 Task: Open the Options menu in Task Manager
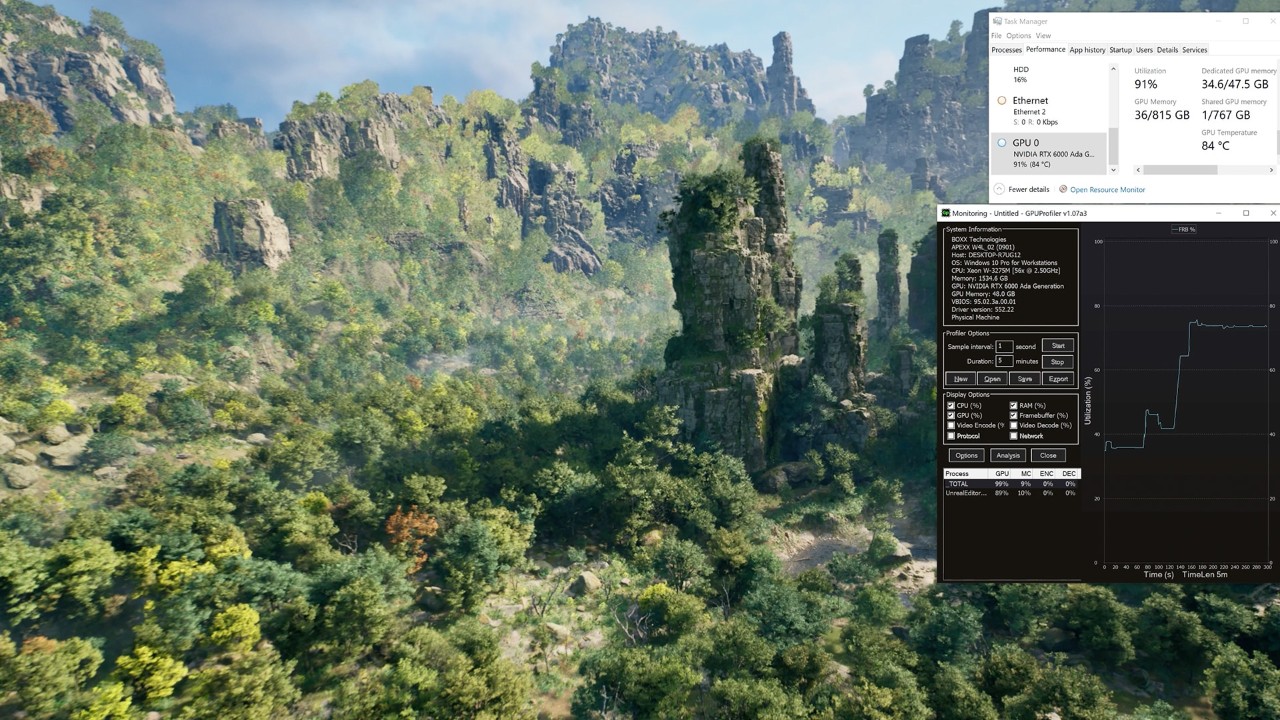point(1018,35)
